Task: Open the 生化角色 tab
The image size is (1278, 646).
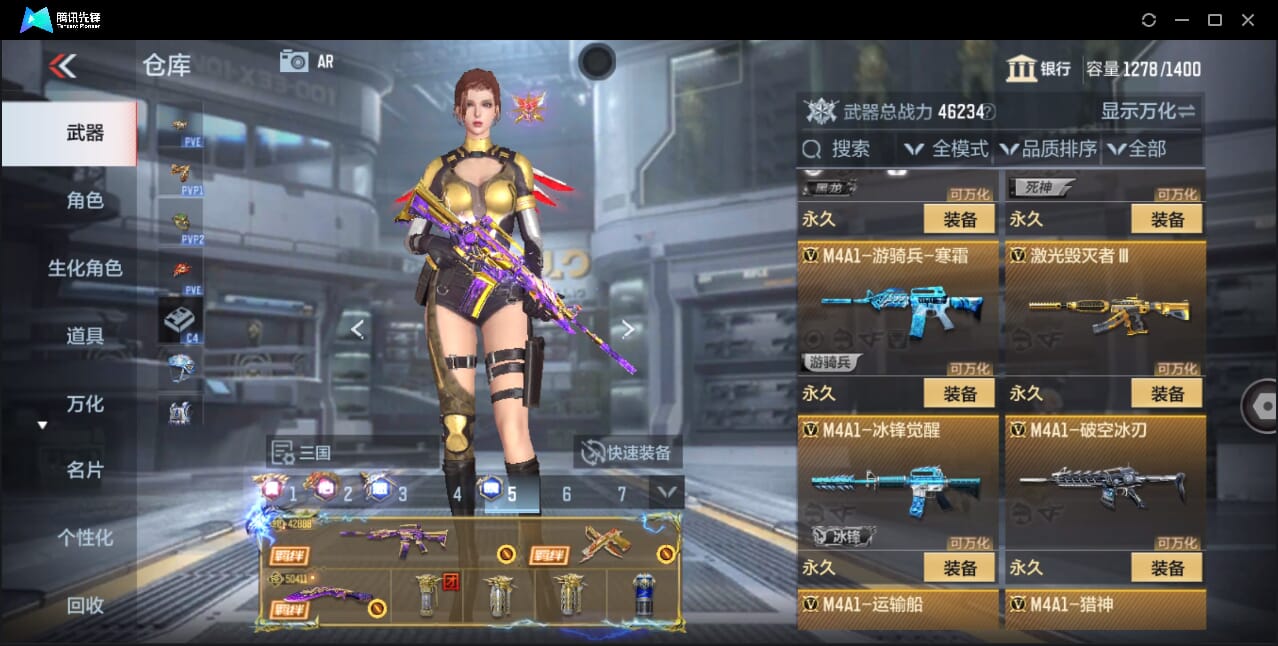Action: click(x=85, y=268)
